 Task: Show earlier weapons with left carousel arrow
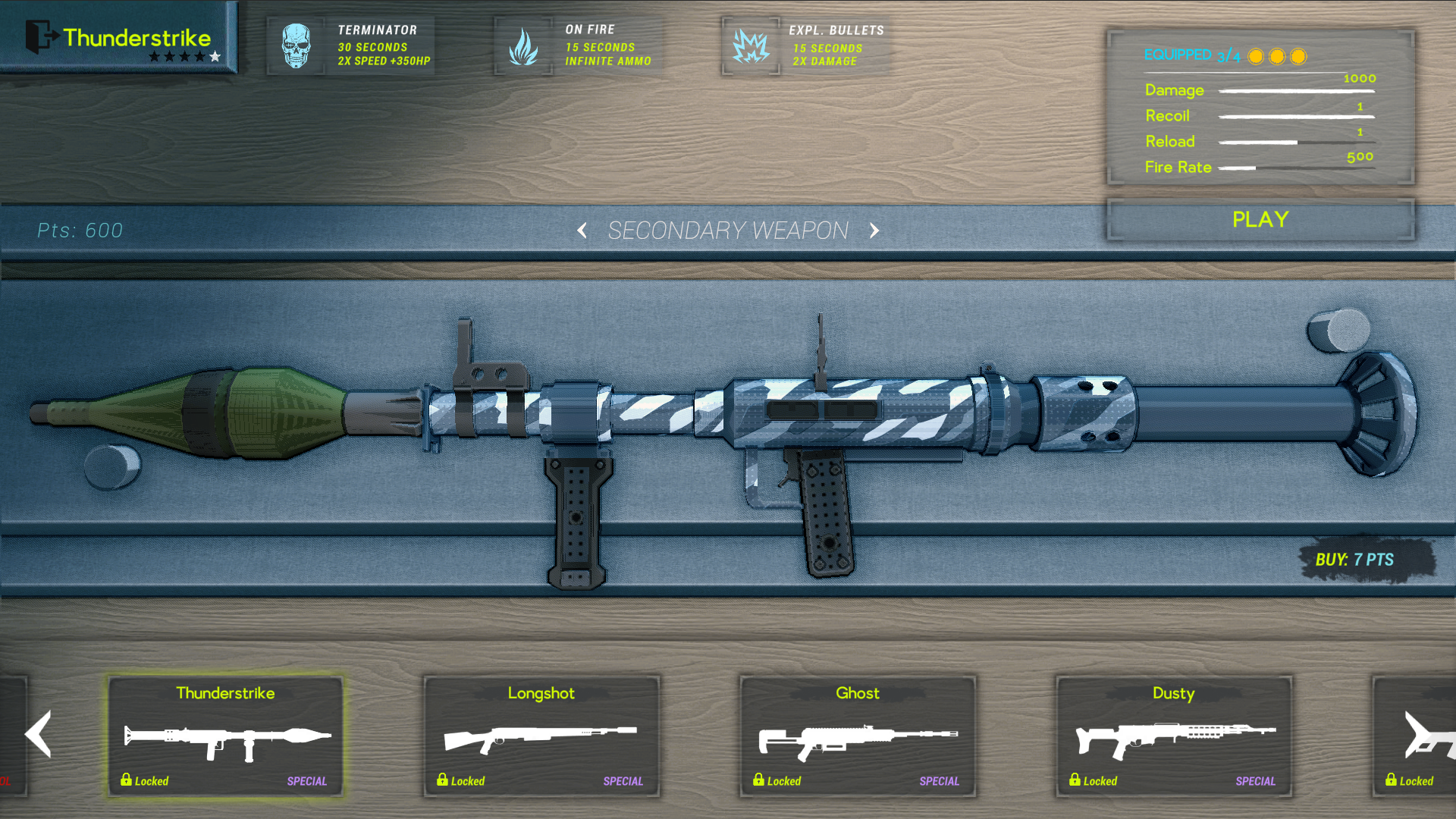(x=38, y=734)
